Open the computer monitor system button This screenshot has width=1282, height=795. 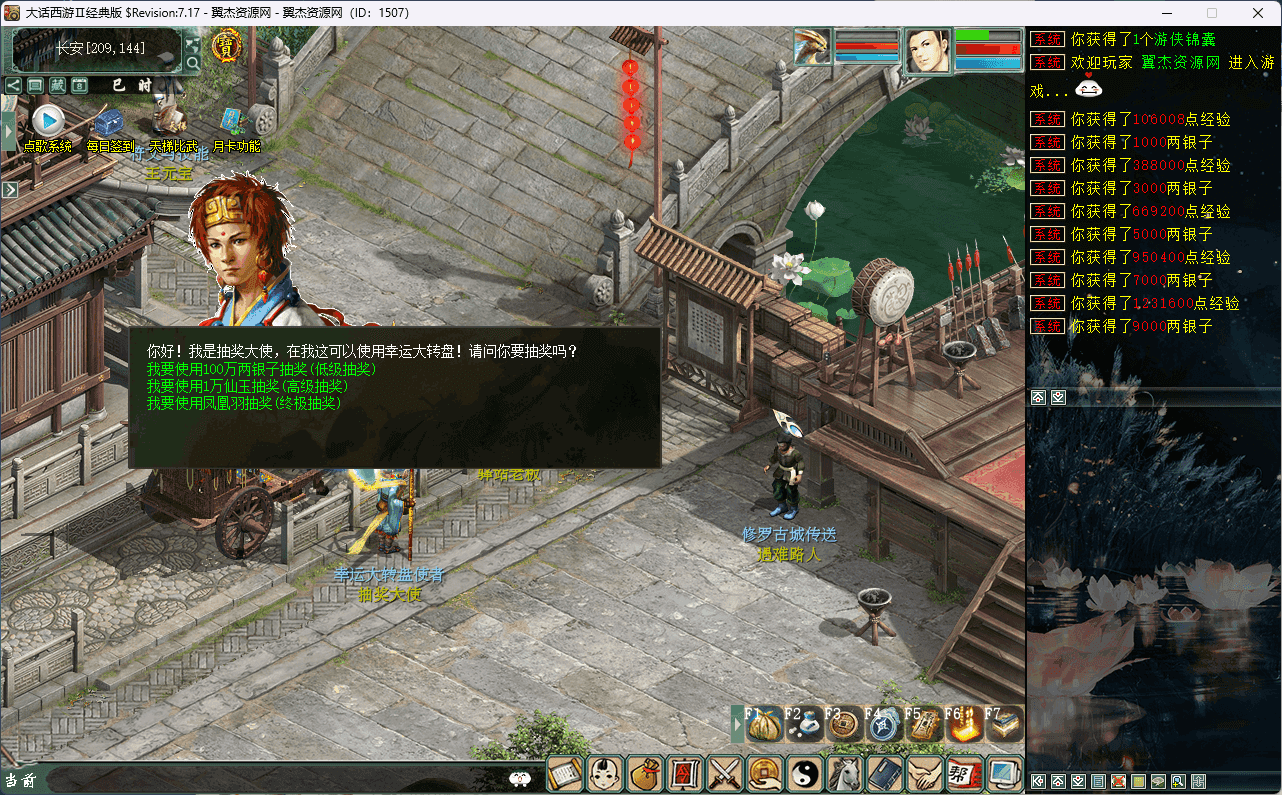[1003, 773]
